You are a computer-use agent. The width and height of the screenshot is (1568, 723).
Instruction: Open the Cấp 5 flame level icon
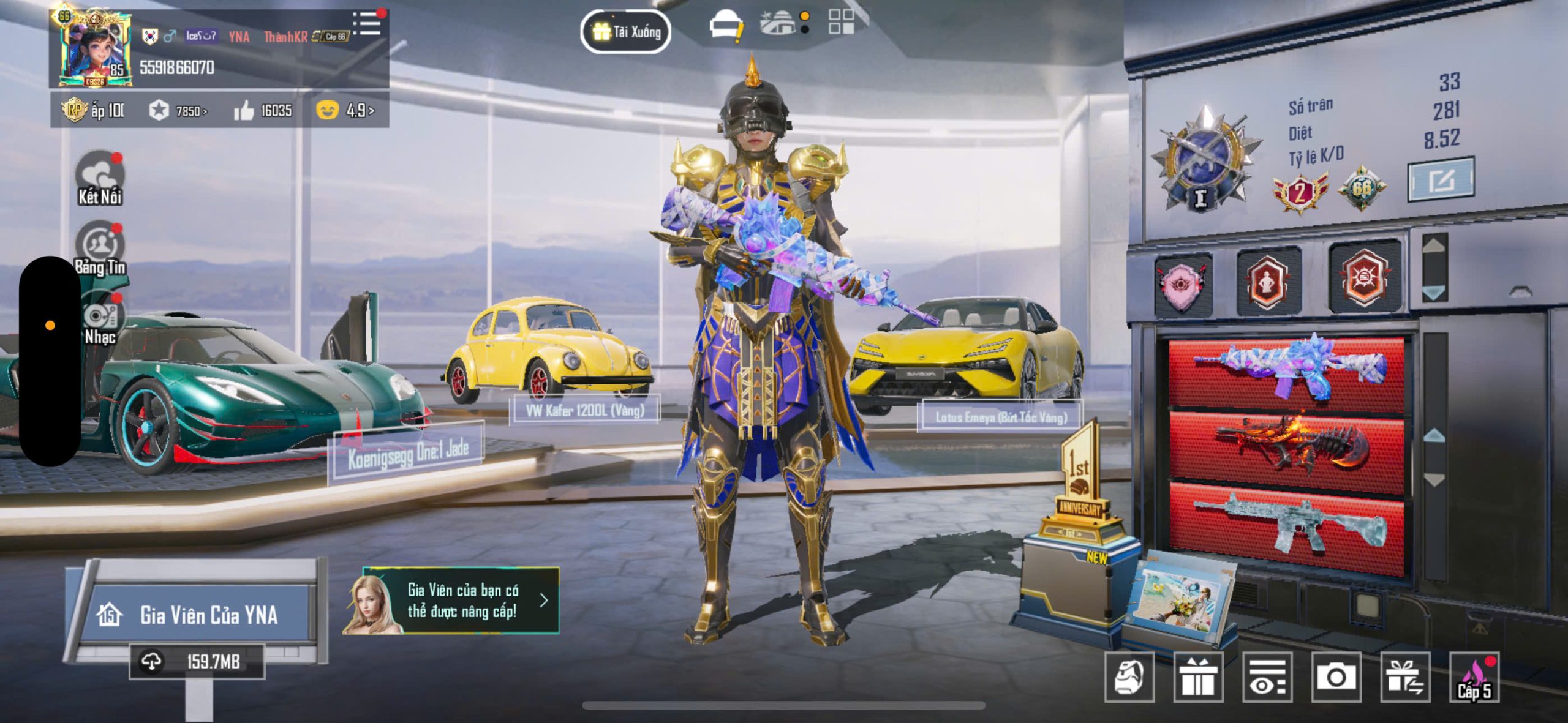[1474, 678]
